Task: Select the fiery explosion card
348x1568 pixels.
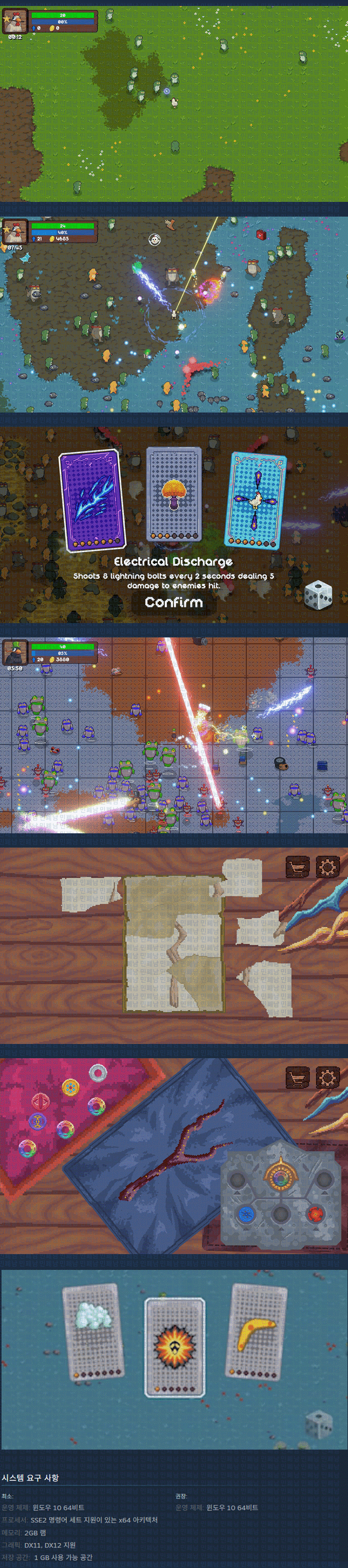Action: (174, 1346)
